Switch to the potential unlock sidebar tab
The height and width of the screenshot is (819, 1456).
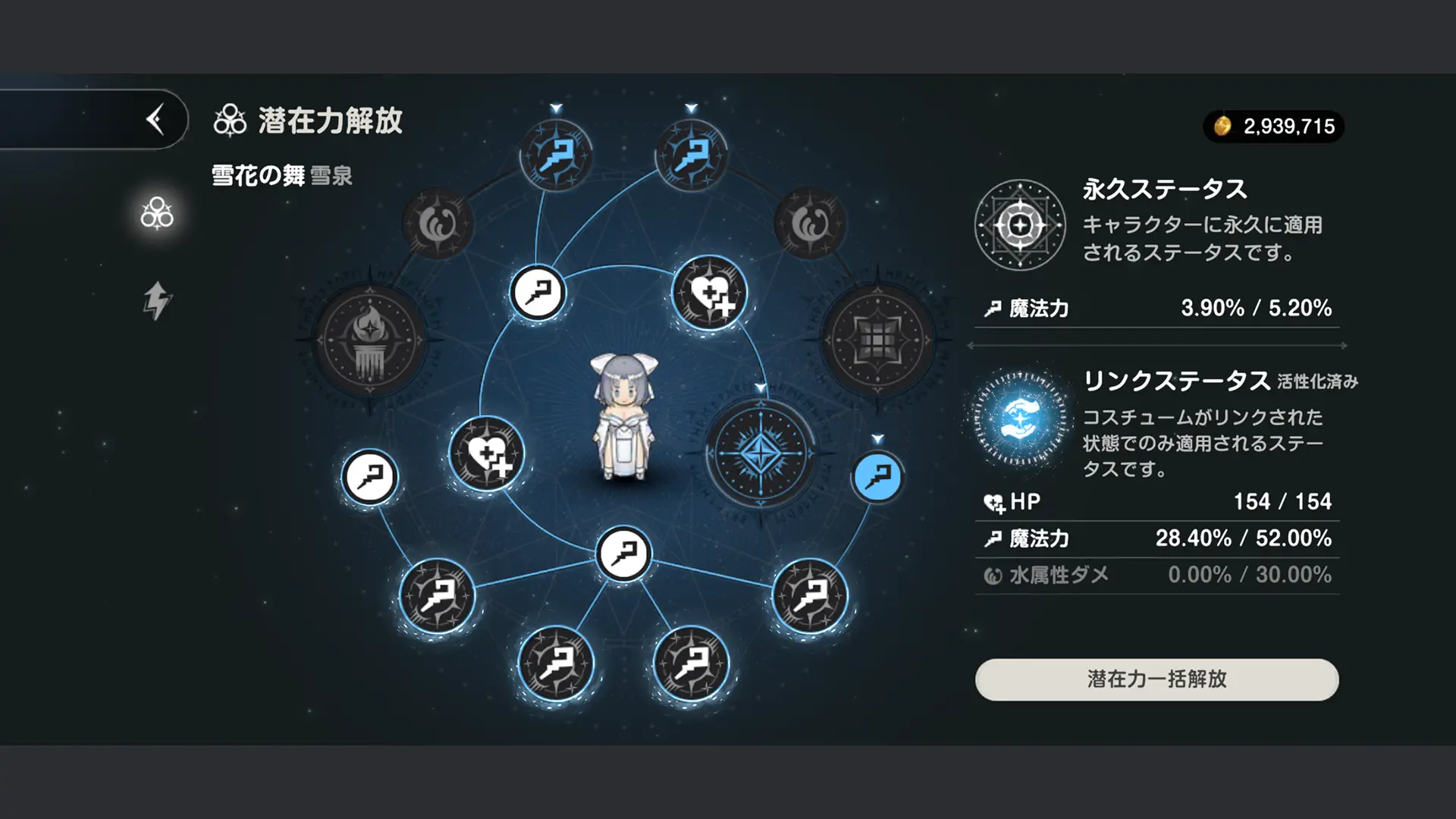point(157,214)
